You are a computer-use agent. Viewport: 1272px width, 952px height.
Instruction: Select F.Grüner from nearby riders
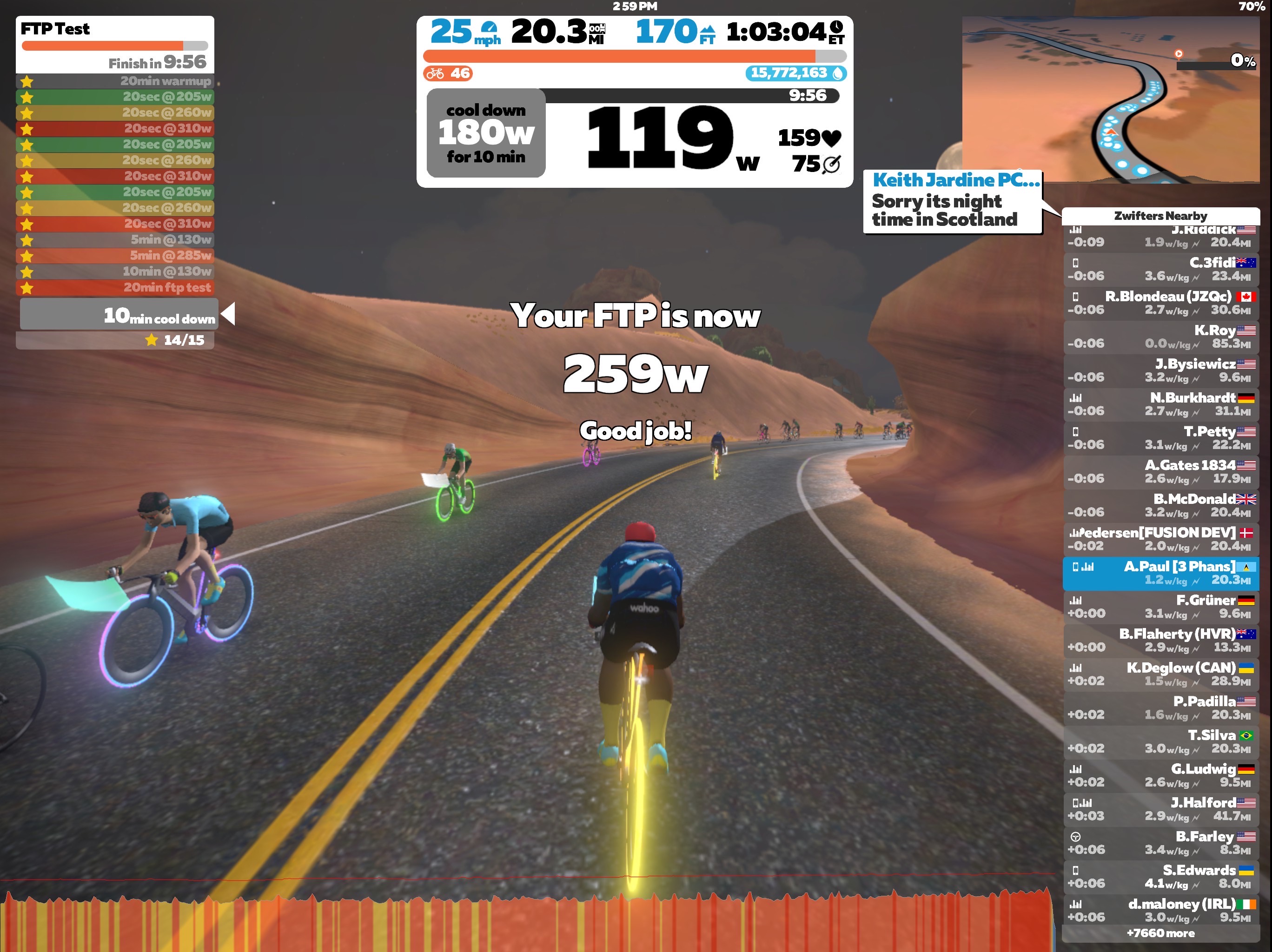click(1160, 607)
